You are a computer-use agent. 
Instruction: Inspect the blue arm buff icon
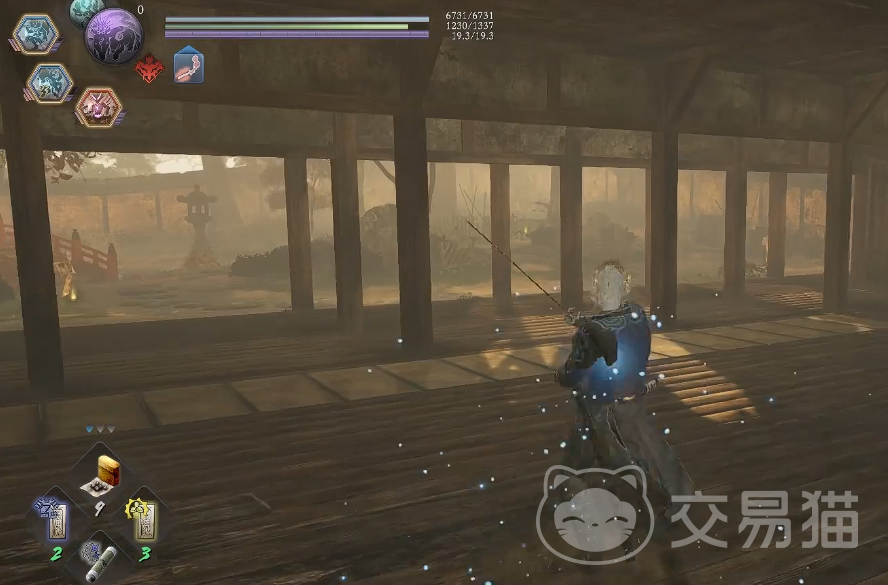(x=188, y=67)
